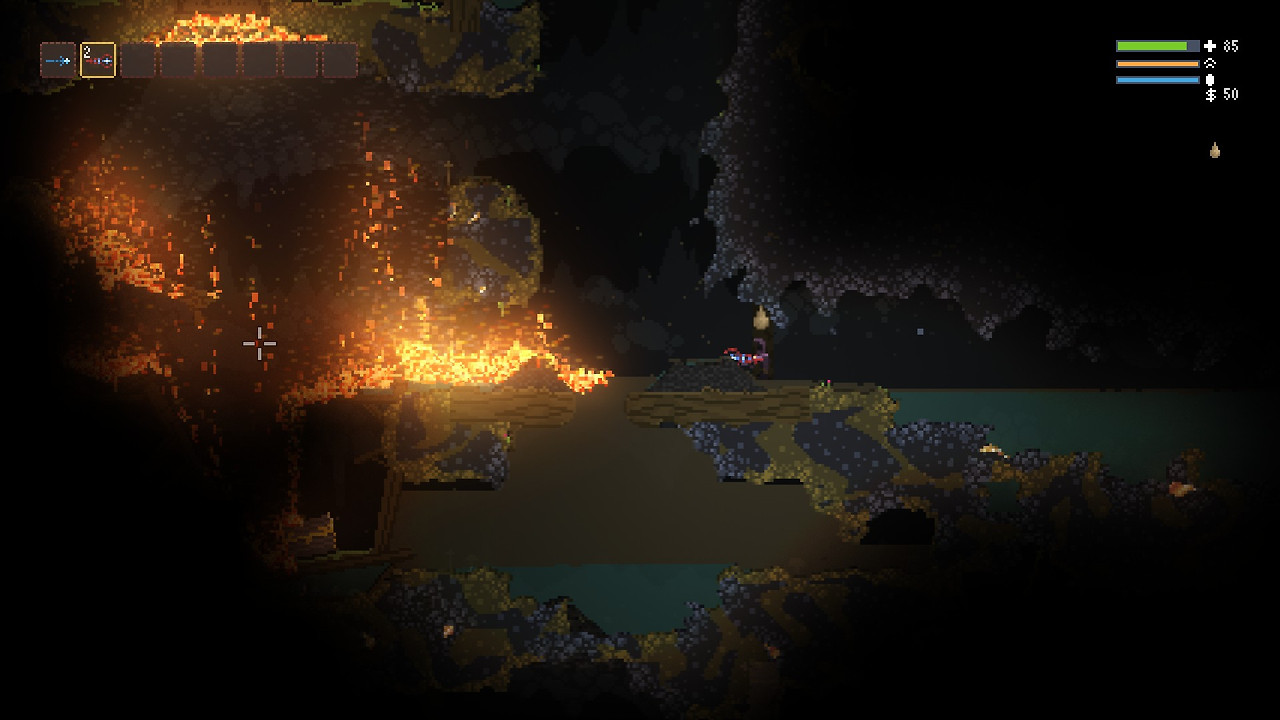Select the highlighted red-tipped wand slot

tap(98, 61)
